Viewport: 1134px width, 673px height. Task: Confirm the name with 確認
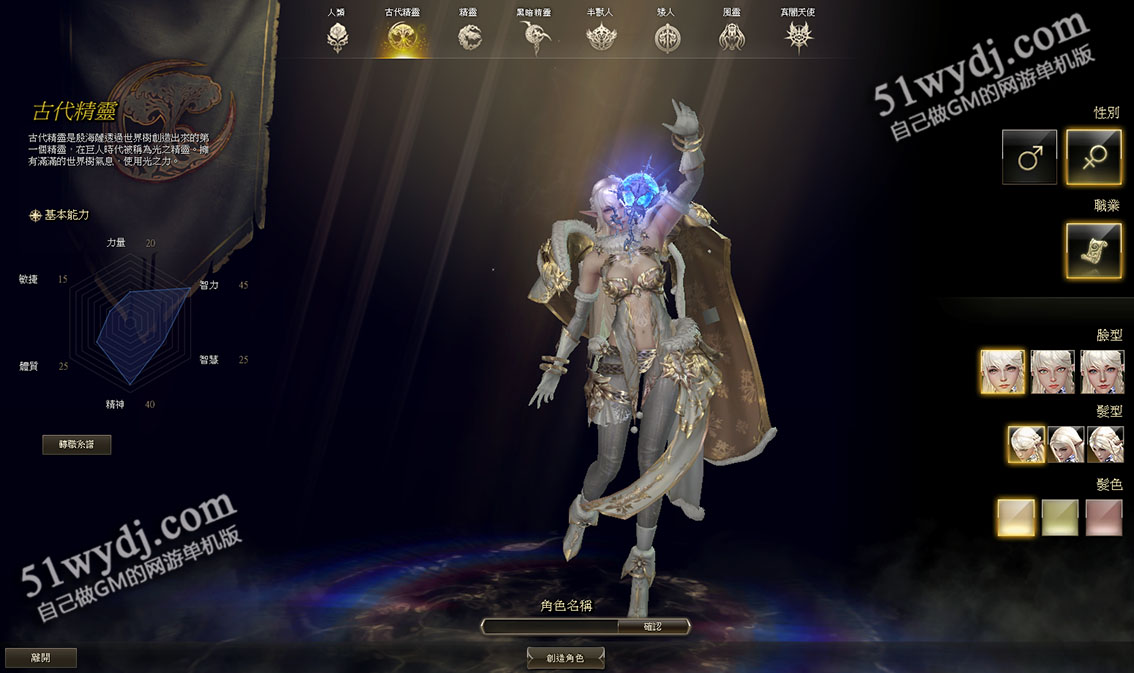coord(653,627)
